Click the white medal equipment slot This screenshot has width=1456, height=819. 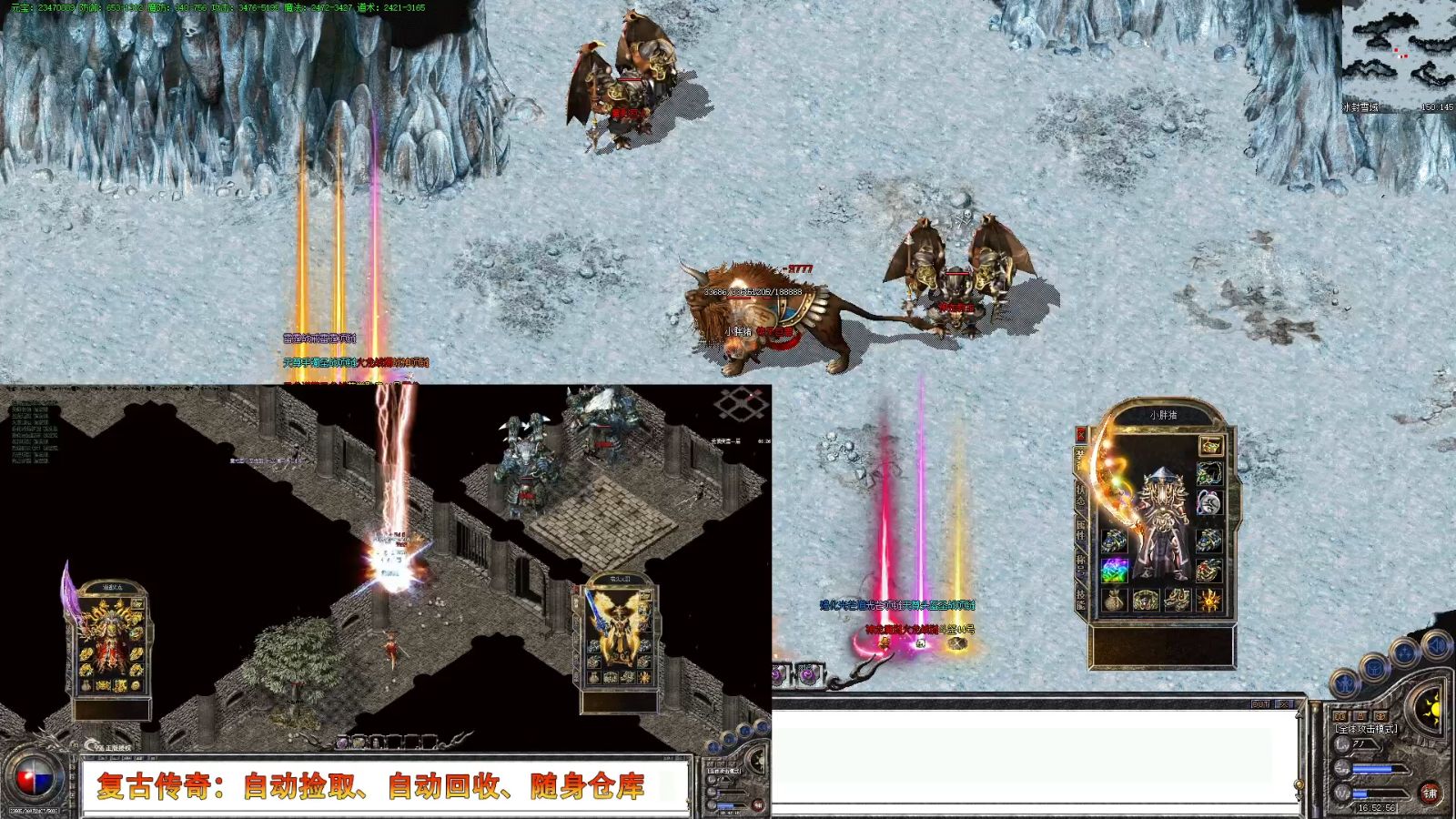[x=1208, y=502]
